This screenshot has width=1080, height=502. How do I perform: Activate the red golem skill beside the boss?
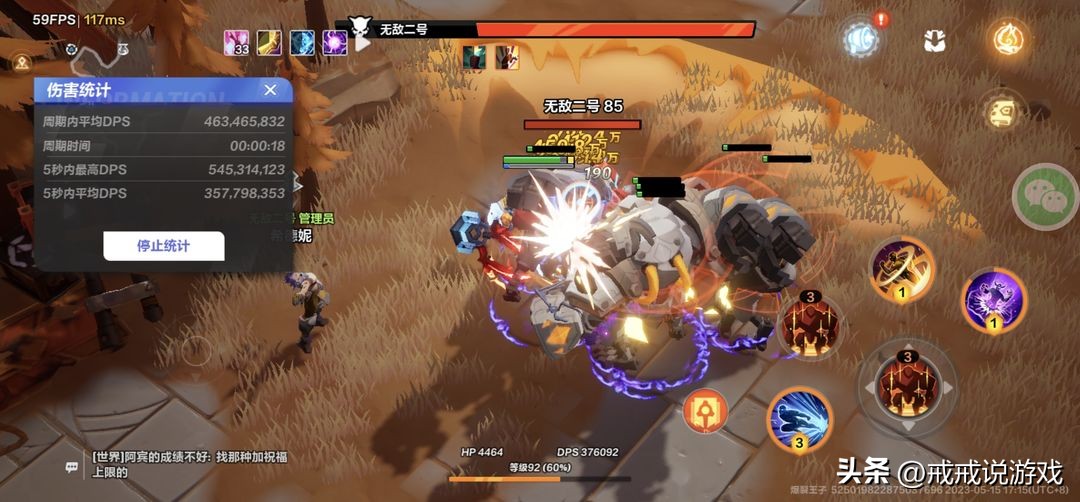tap(809, 324)
